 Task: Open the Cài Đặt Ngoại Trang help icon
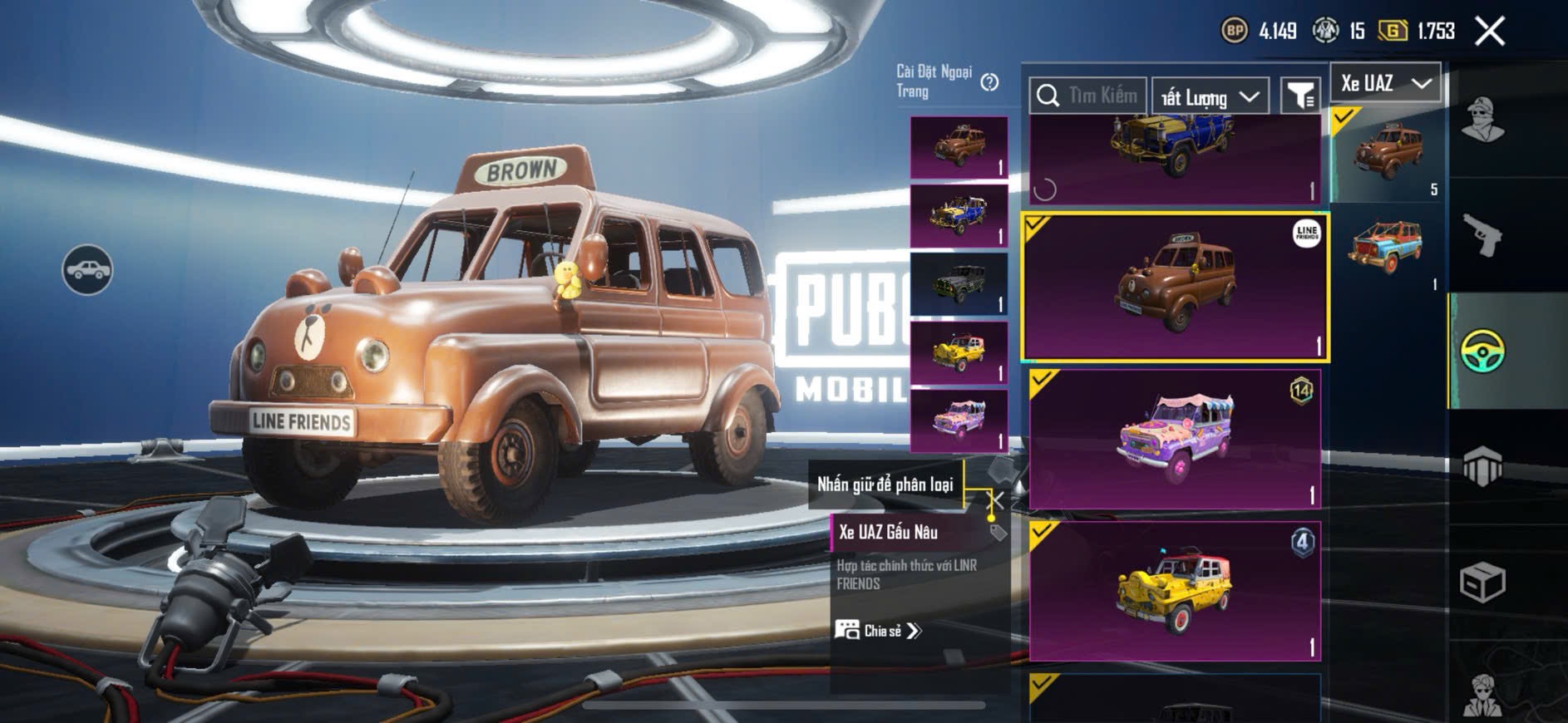tap(989, 82)
